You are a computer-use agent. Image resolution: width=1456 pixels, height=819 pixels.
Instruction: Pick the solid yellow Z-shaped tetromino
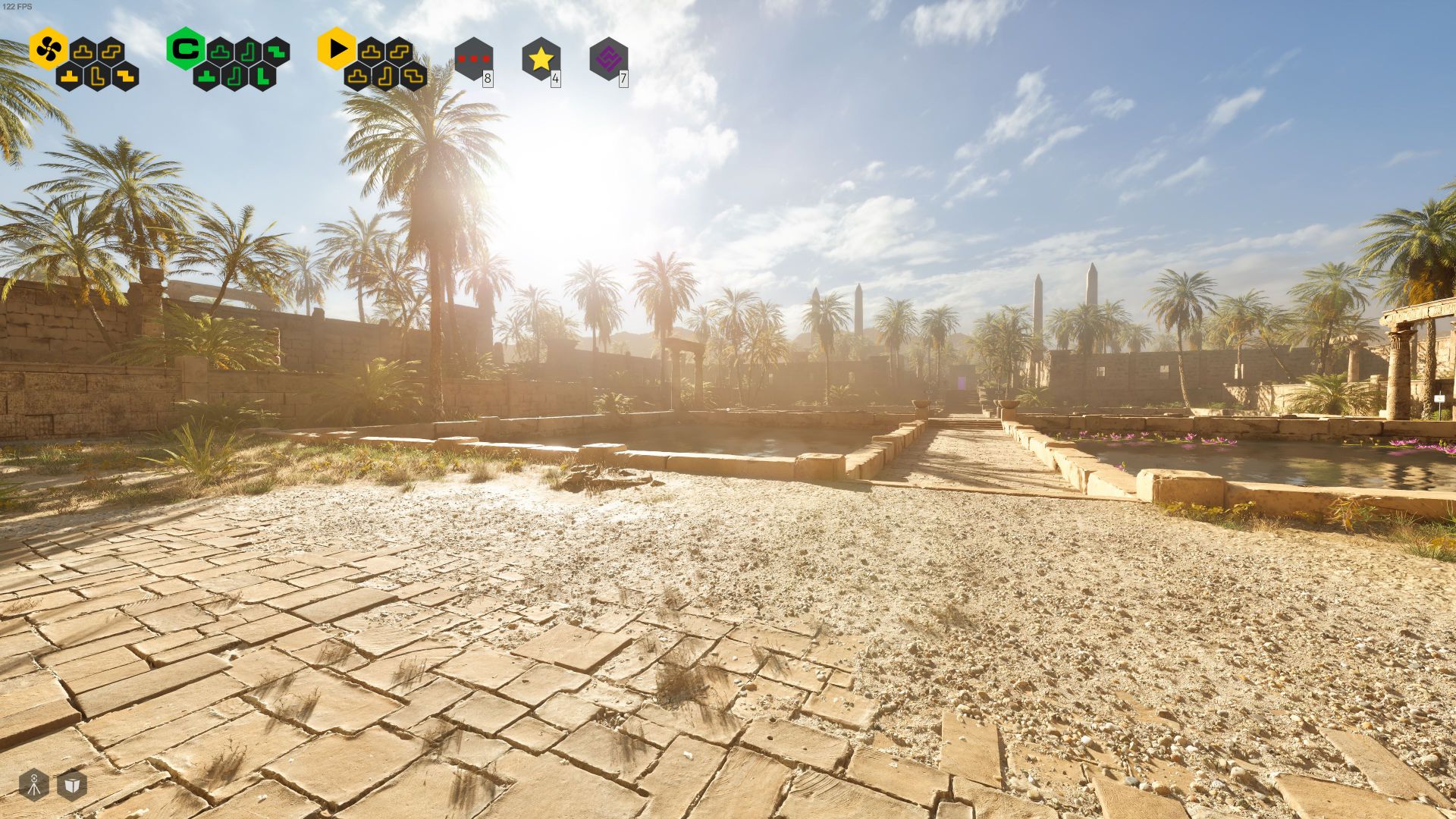pos(126,76)
